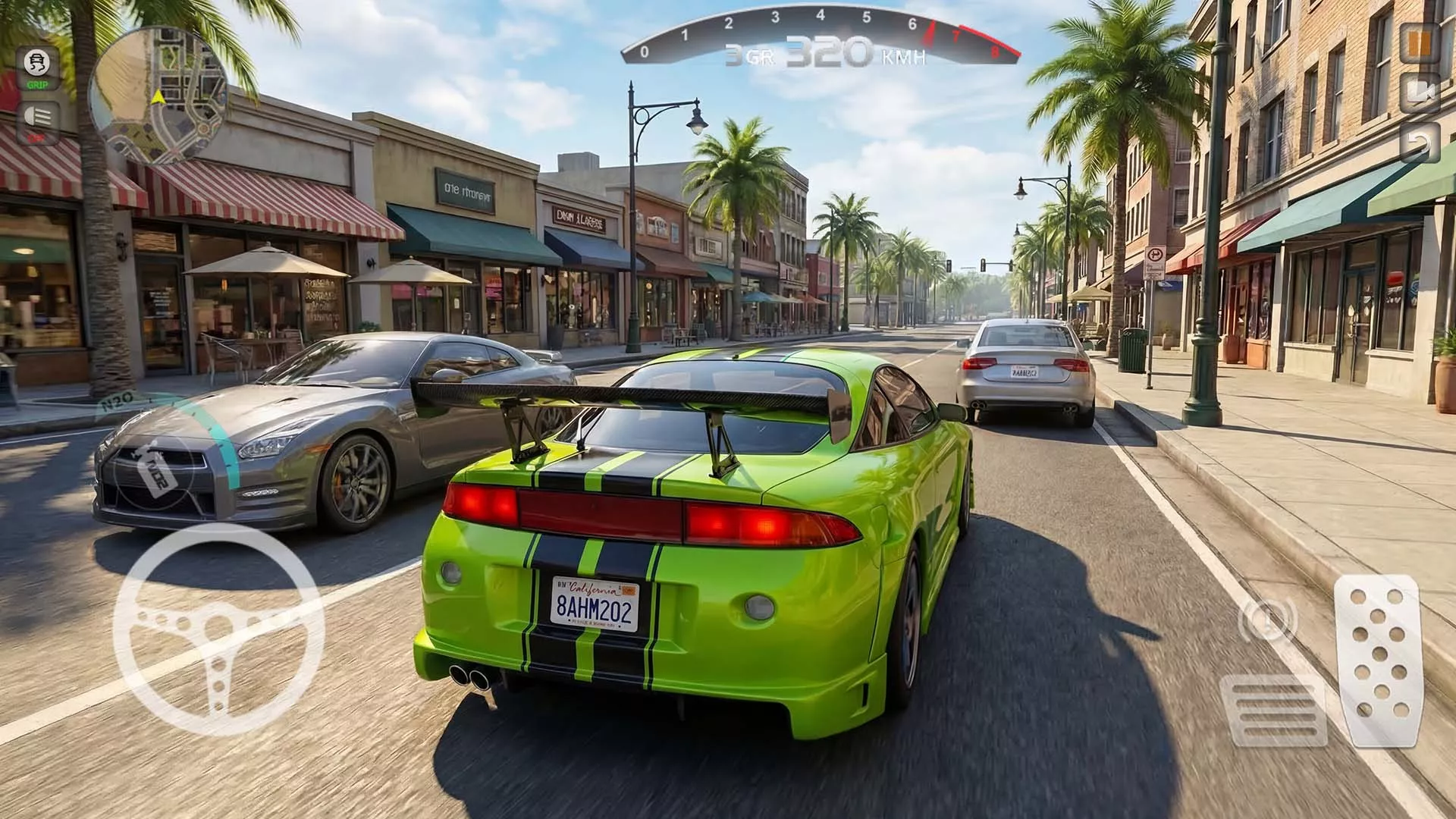Switch the camera view
The image size is (1456, 819).
coord(1420,93)
